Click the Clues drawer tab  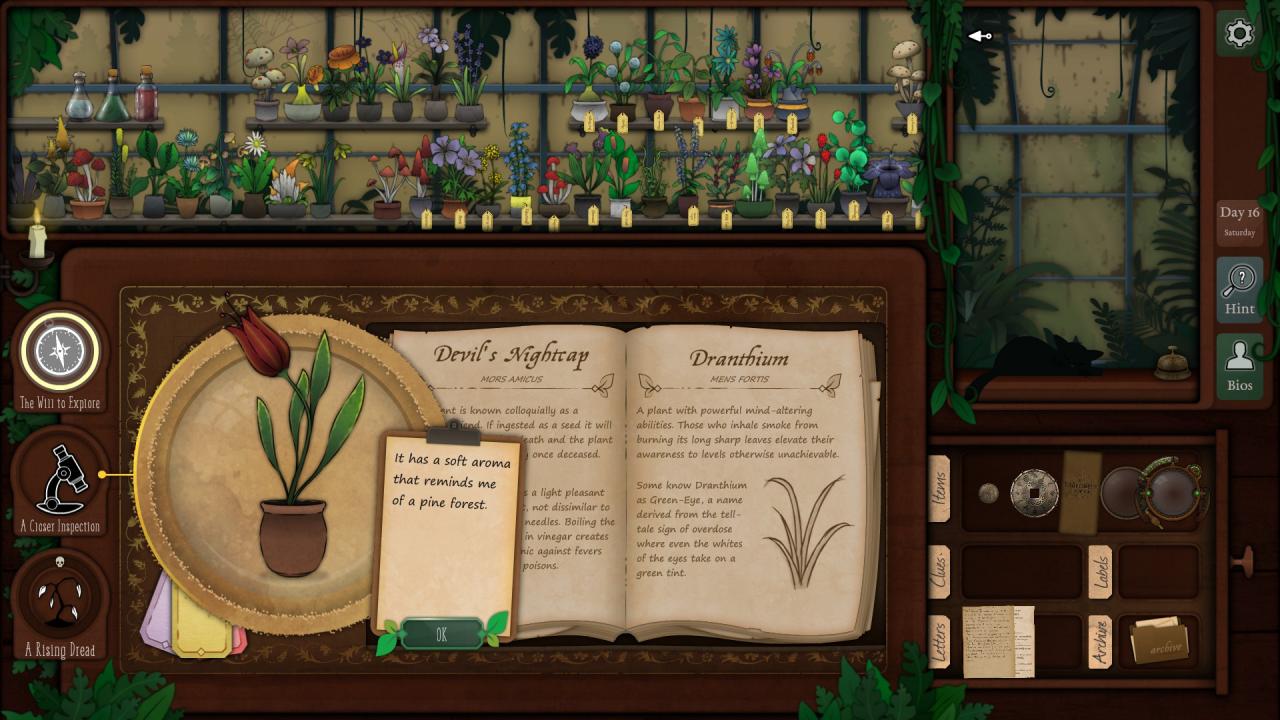click(939, 571)
